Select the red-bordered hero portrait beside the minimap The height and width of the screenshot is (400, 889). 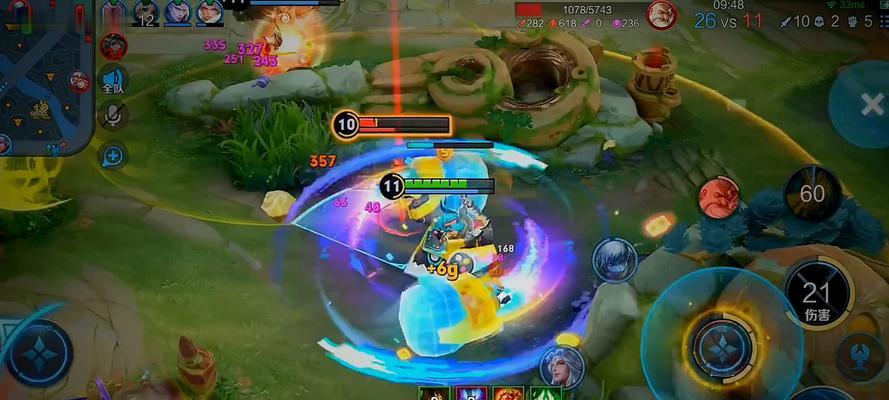(114, 45)
